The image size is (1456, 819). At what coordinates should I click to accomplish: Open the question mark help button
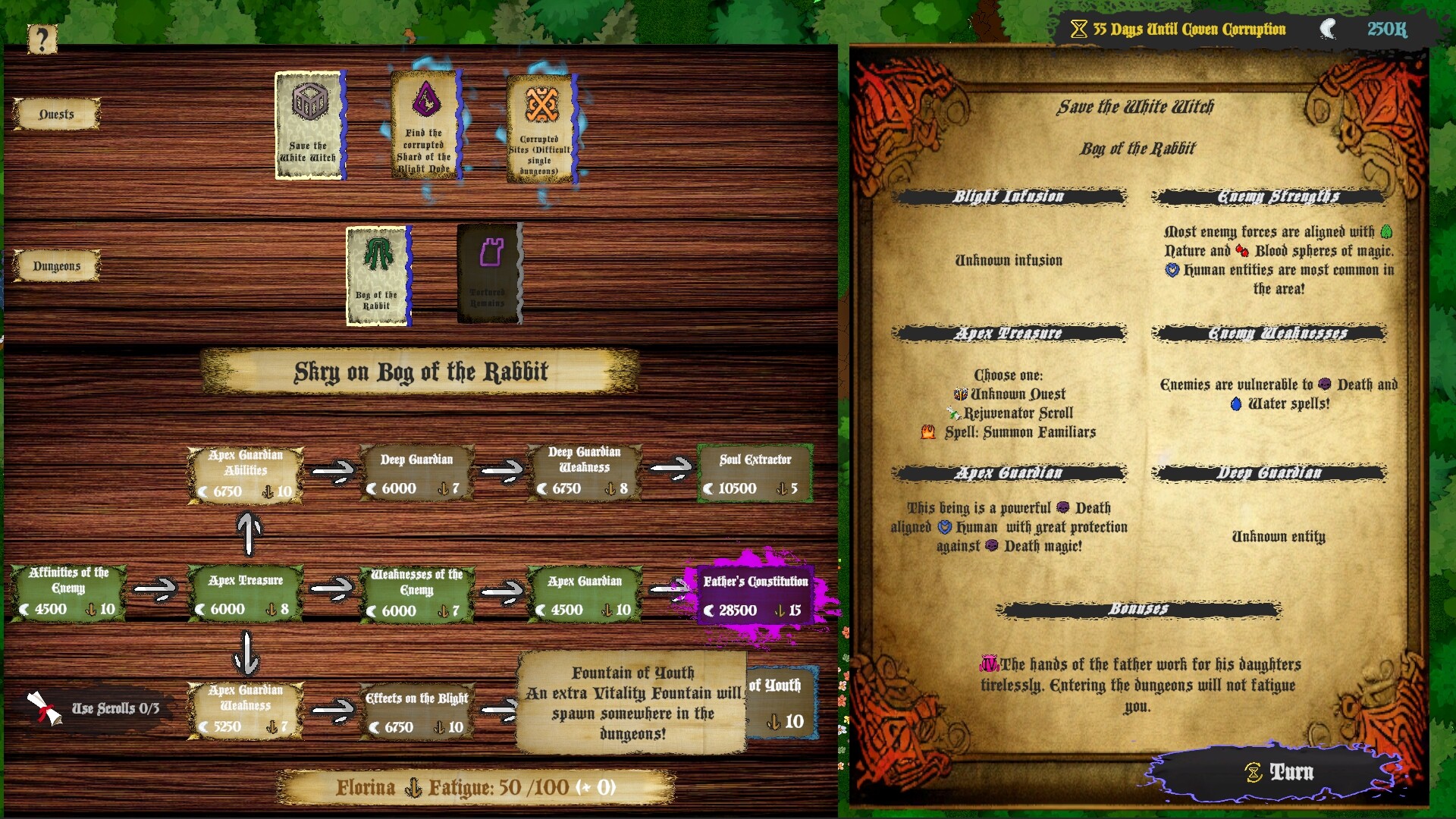[x=42, y=39]
